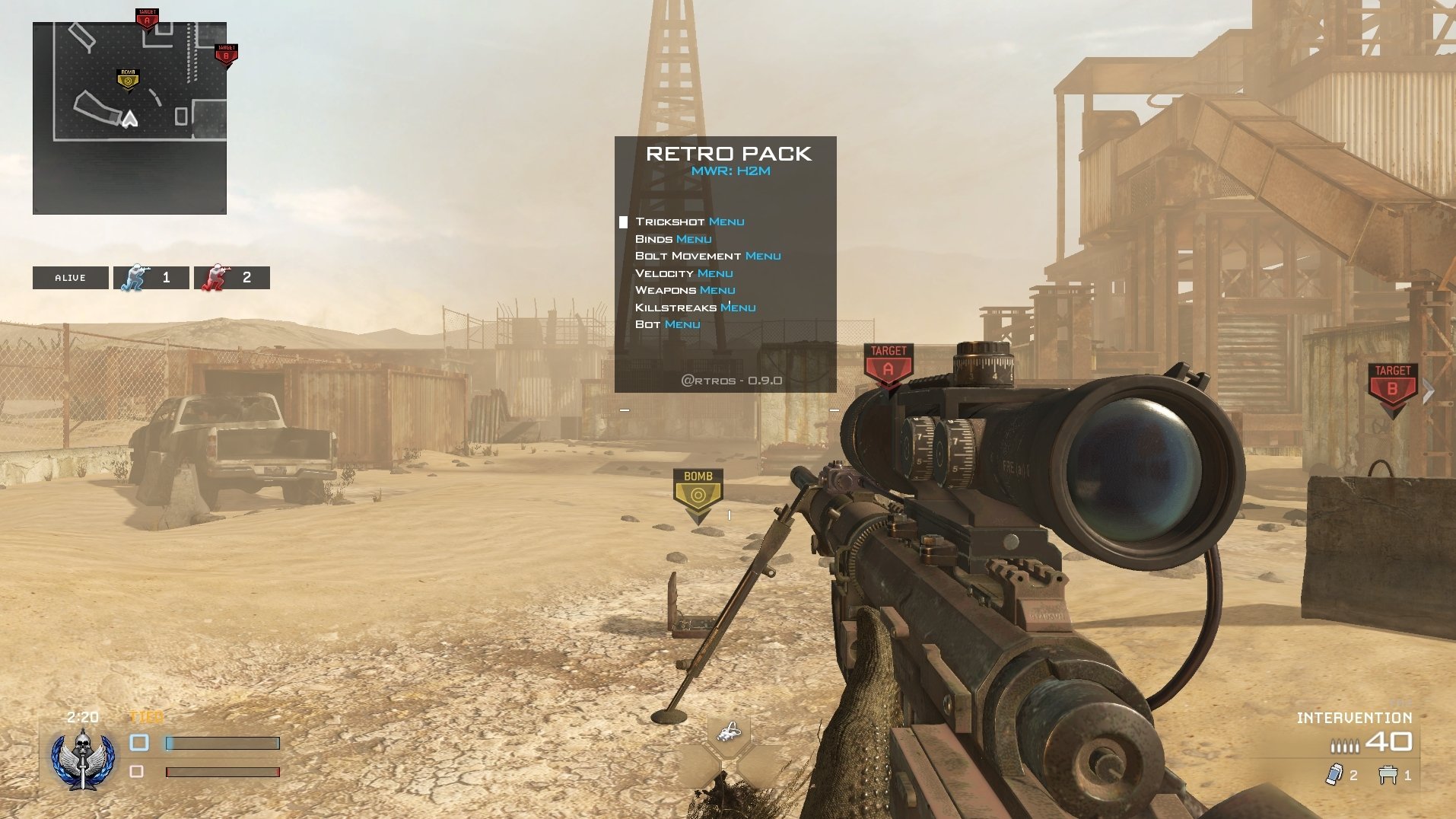Click the BOMB icon on the minimap
This screenshot has width=1456, height=819.
127,79
